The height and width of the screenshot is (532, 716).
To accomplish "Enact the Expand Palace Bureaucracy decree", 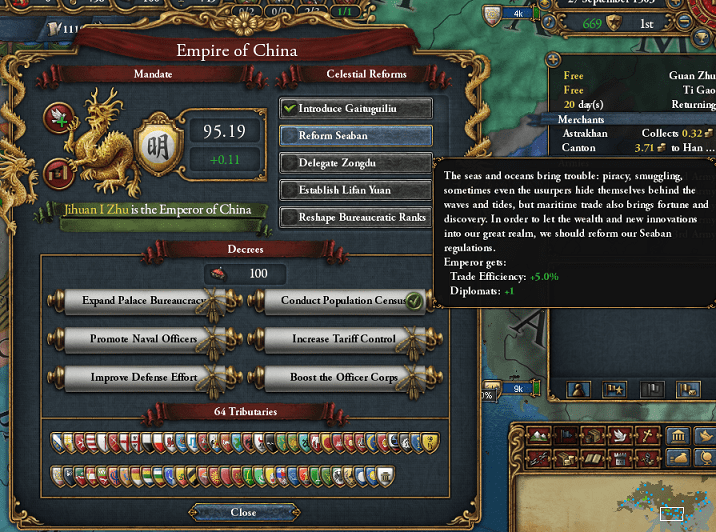I will tap(147, 301).
